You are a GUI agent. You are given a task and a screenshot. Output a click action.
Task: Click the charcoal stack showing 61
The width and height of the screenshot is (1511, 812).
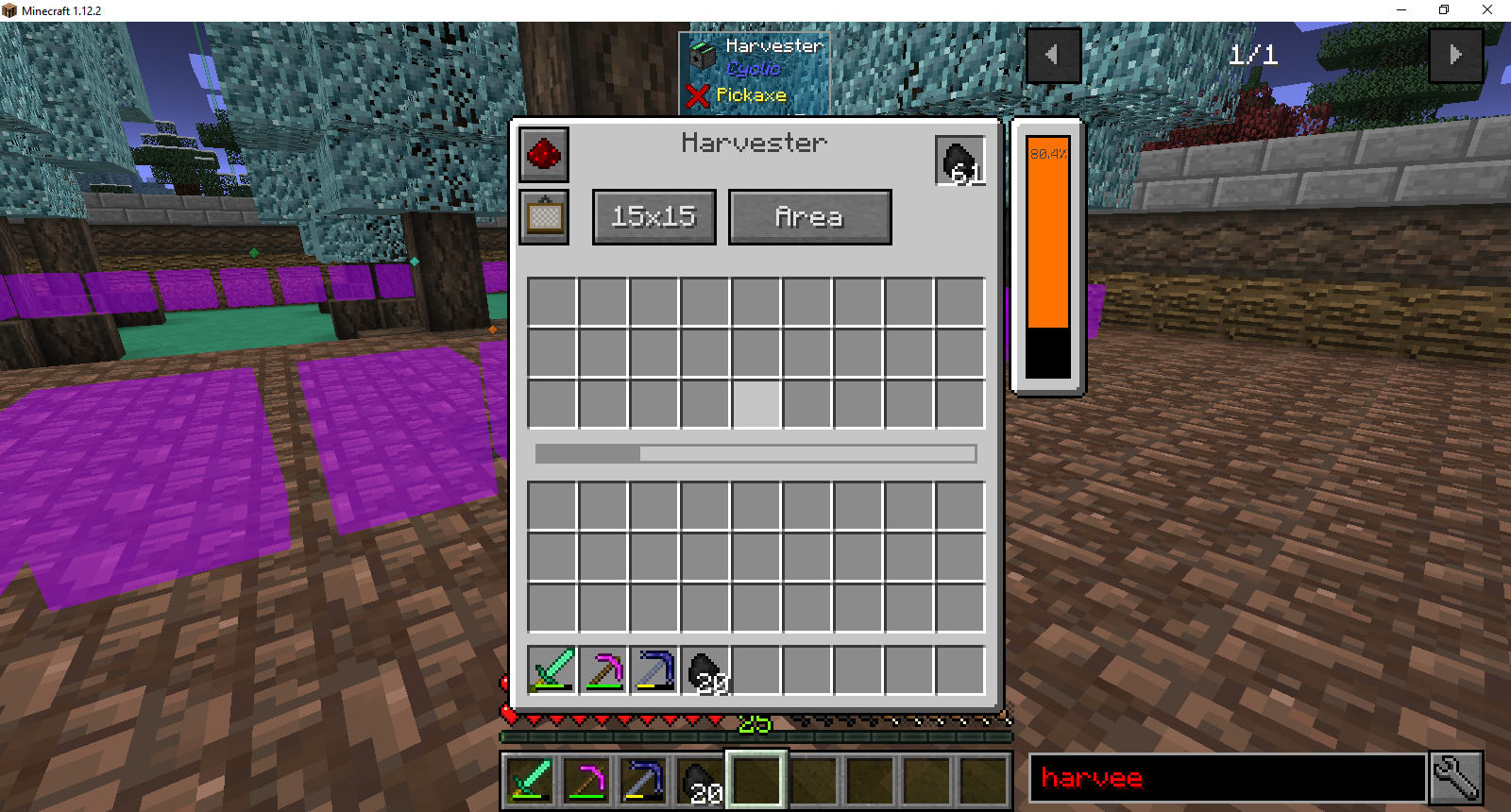pyautogui.click(x=959, y=159)
